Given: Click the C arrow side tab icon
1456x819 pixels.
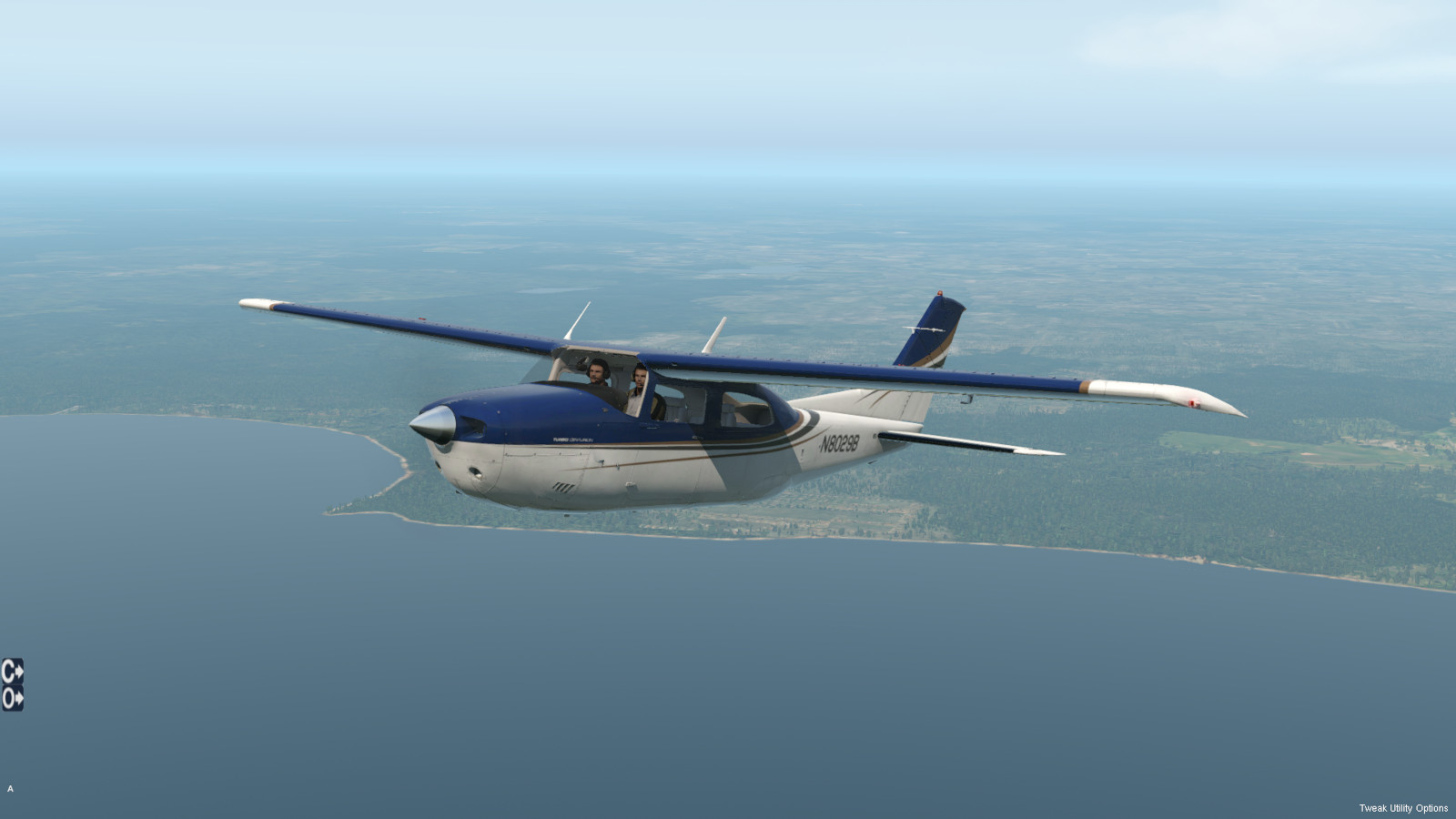Looking at the screenshot, I should click(x=12, y=672).
